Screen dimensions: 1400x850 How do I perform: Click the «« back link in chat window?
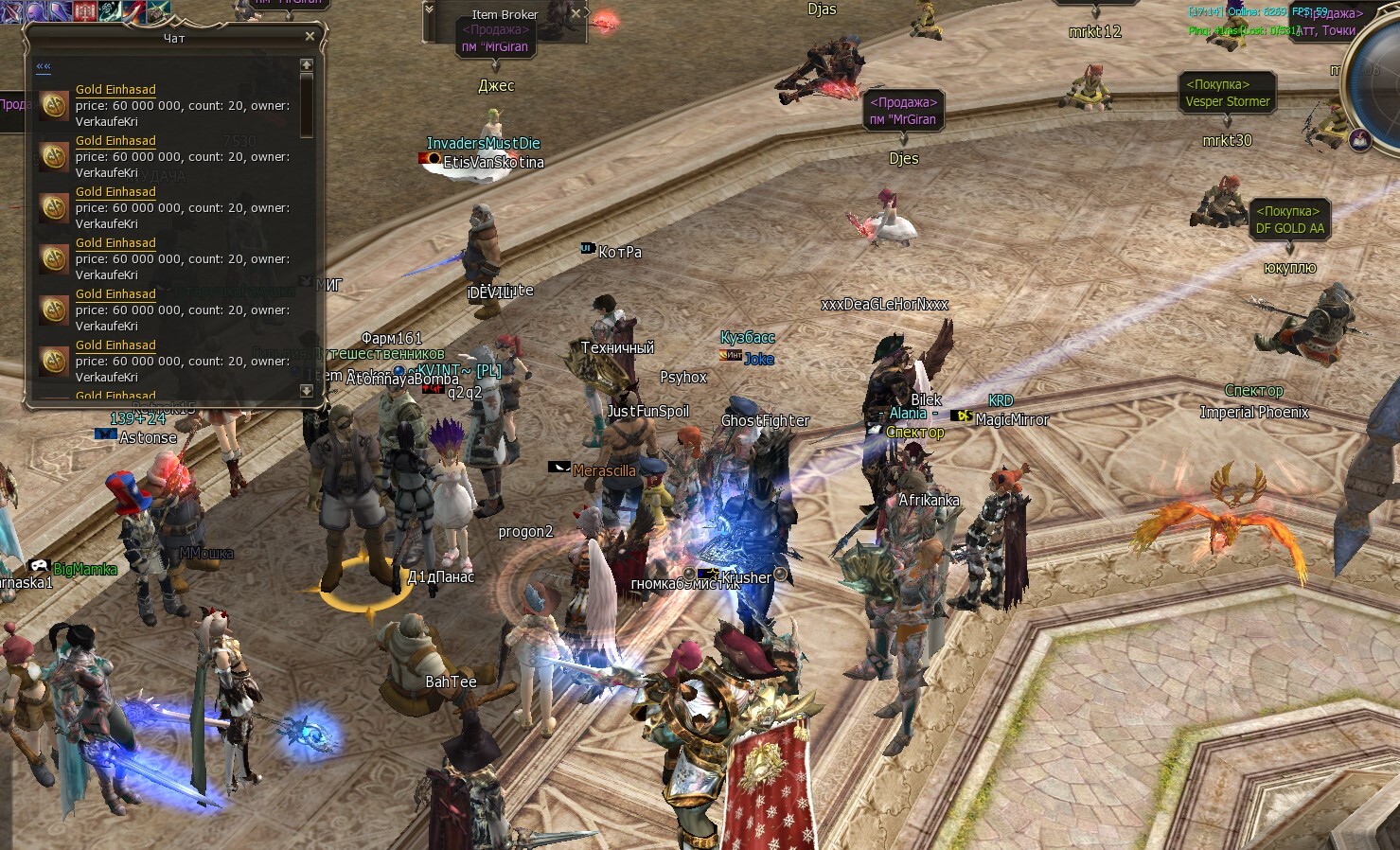(44, 66)
